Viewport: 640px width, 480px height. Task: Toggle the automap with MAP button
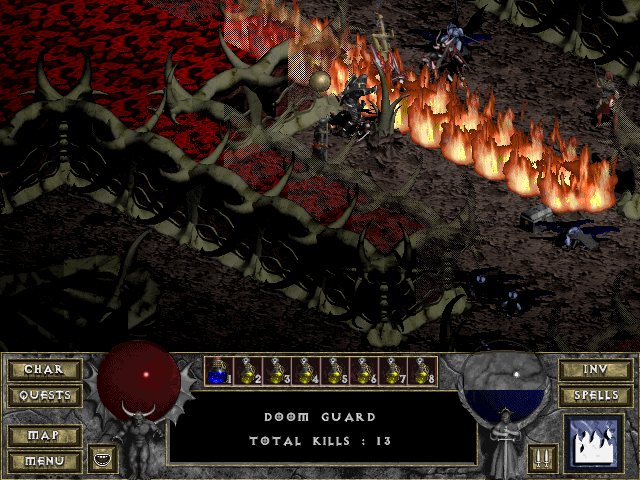coord(44,436)
